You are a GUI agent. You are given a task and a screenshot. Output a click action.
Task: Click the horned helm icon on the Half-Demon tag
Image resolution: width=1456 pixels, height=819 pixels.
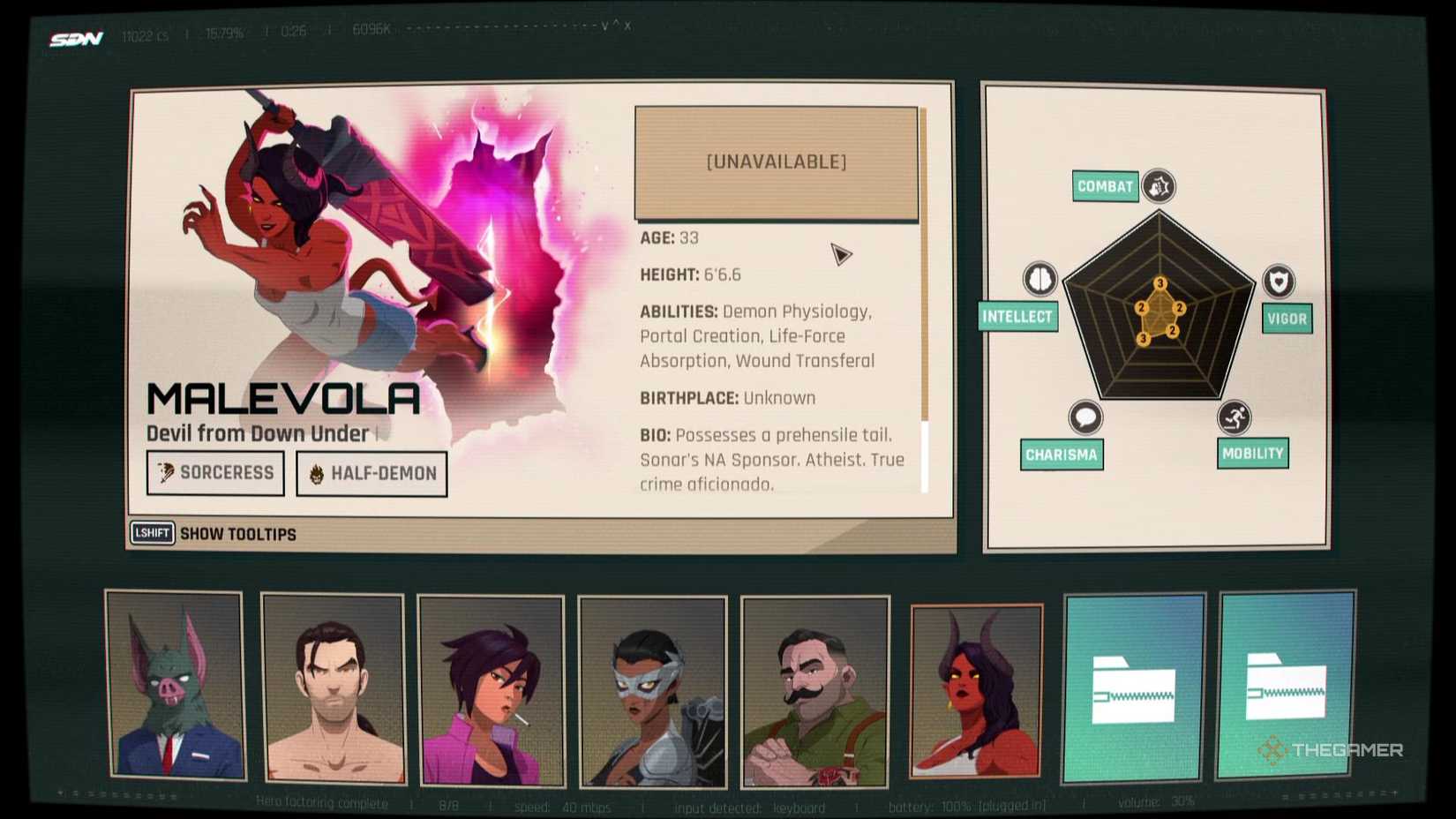[316, 473]
